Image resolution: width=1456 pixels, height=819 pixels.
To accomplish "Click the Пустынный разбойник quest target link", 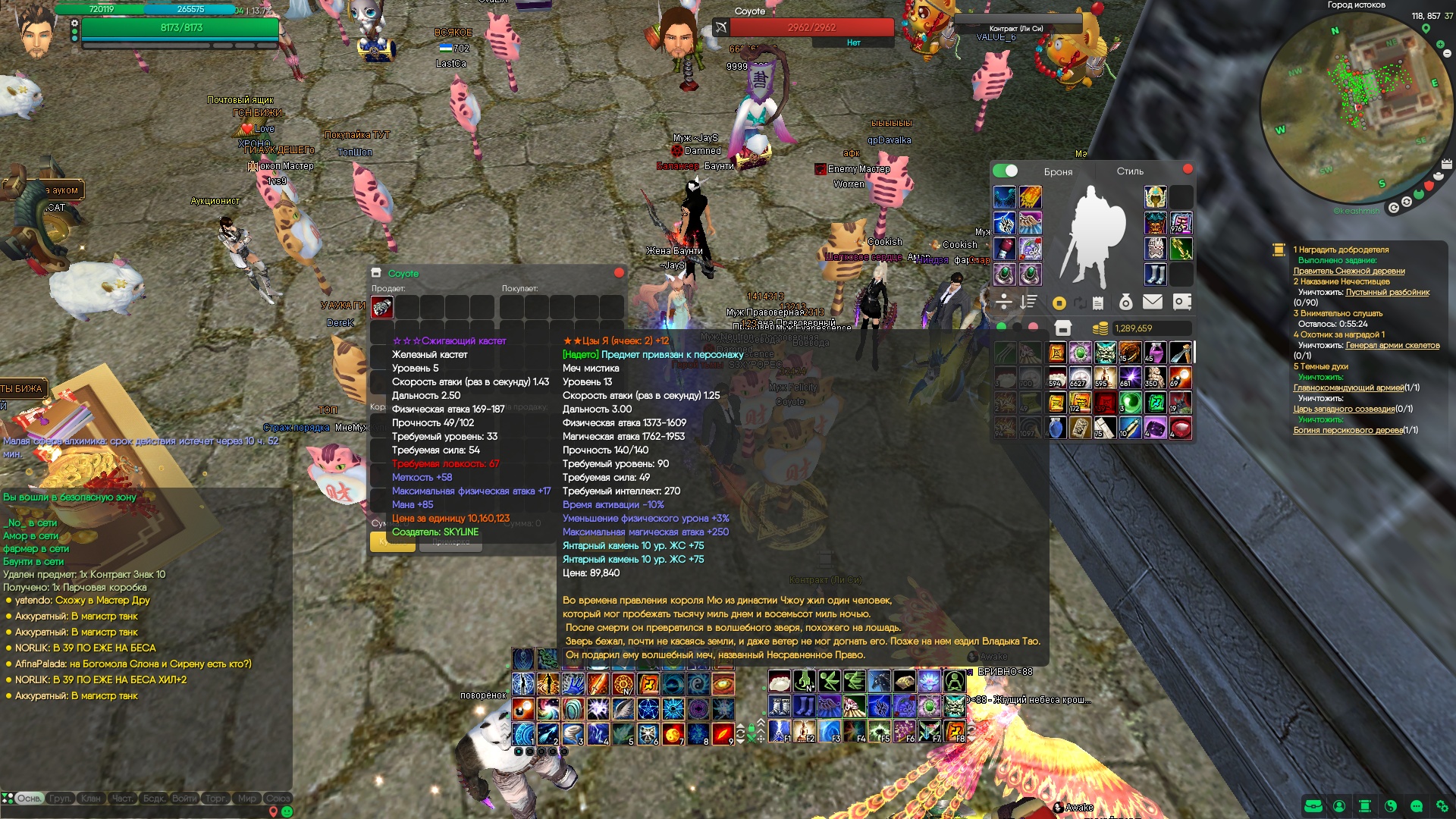I will click(x=1387, y=292).
